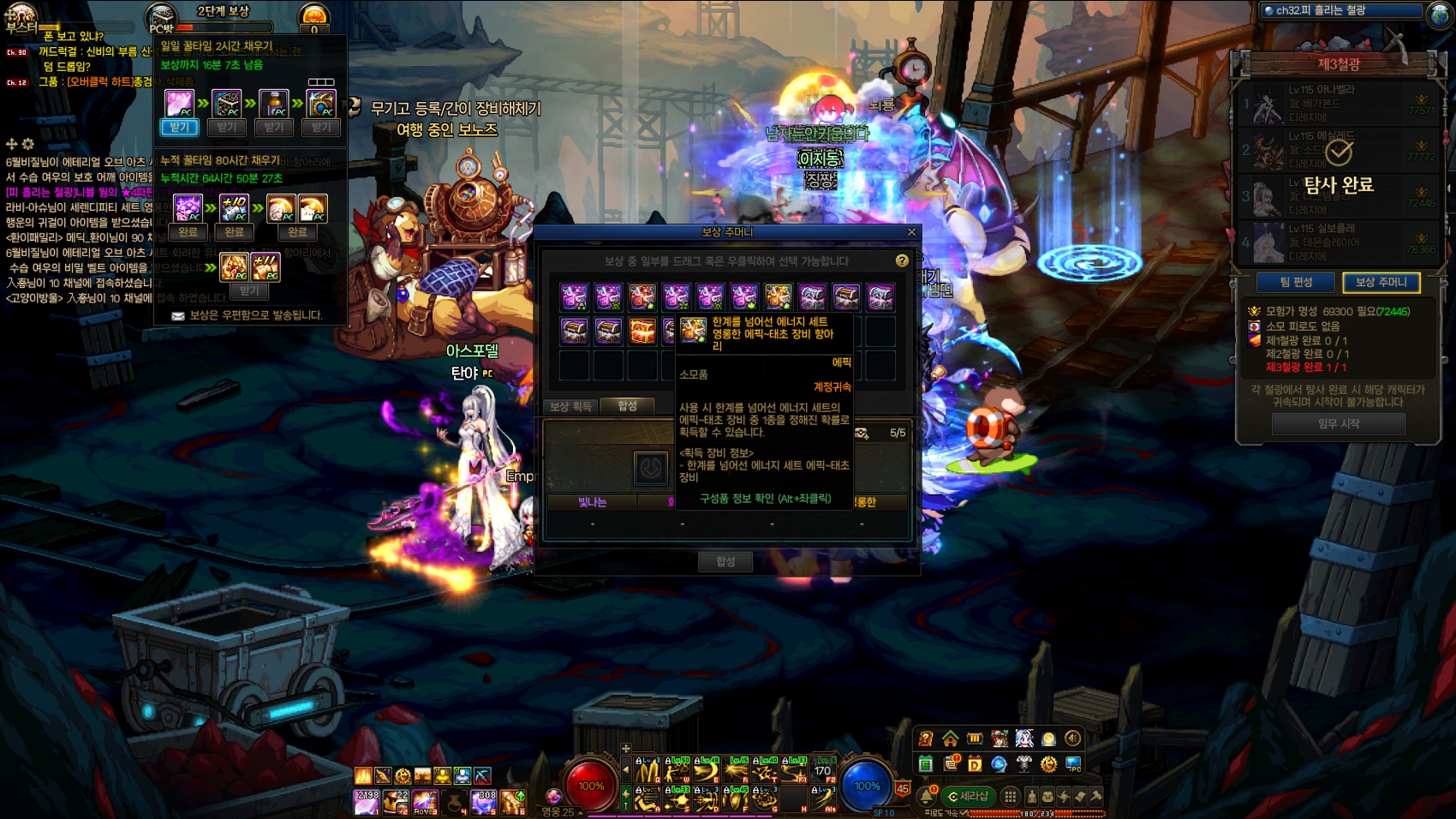The width and height of the screenshot is (1456, 819).
Task: Open the 팀 편성 team formation button
Action: (1296, 282)
